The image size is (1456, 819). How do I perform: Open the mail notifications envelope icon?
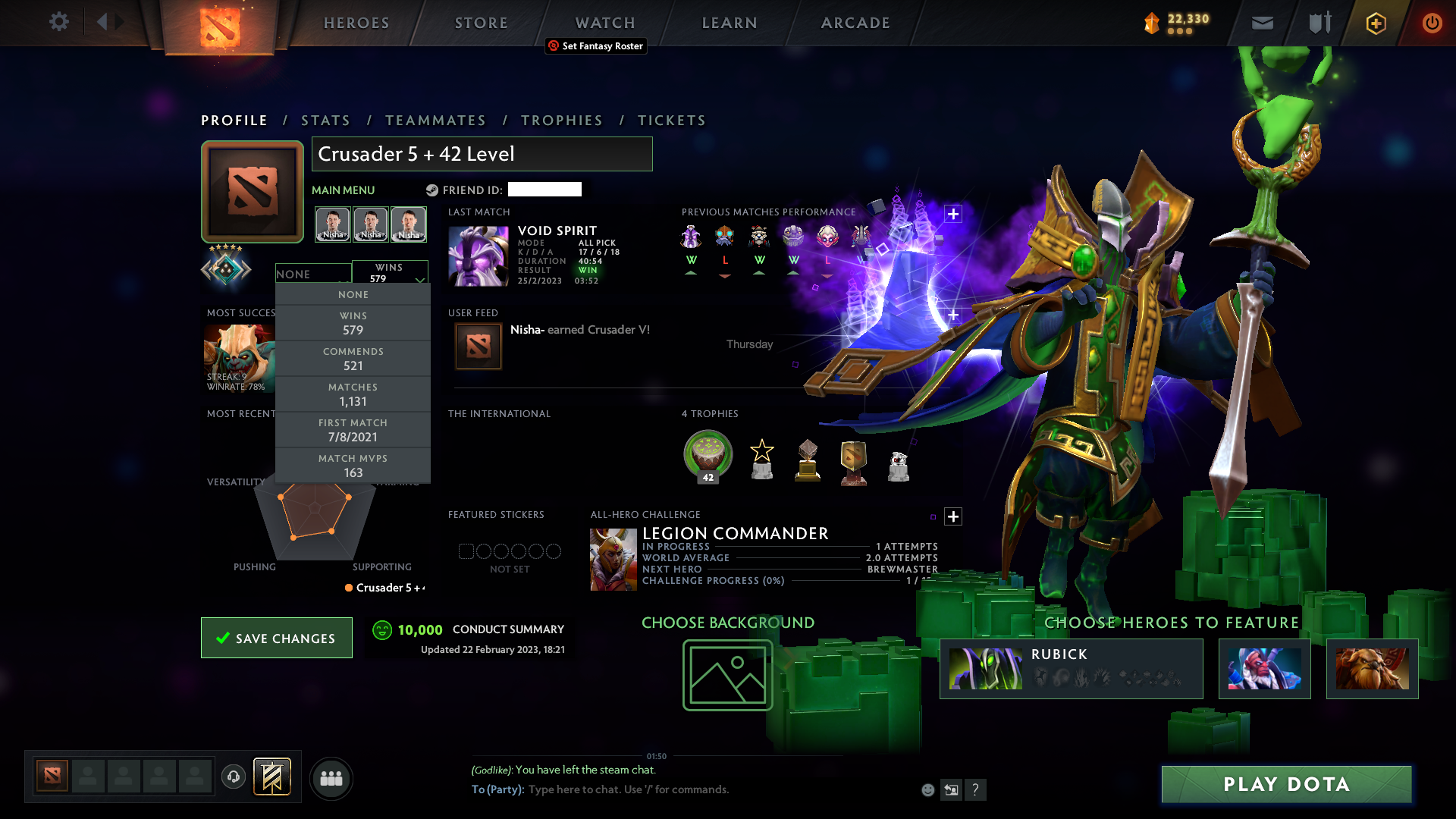point(1262,23)
